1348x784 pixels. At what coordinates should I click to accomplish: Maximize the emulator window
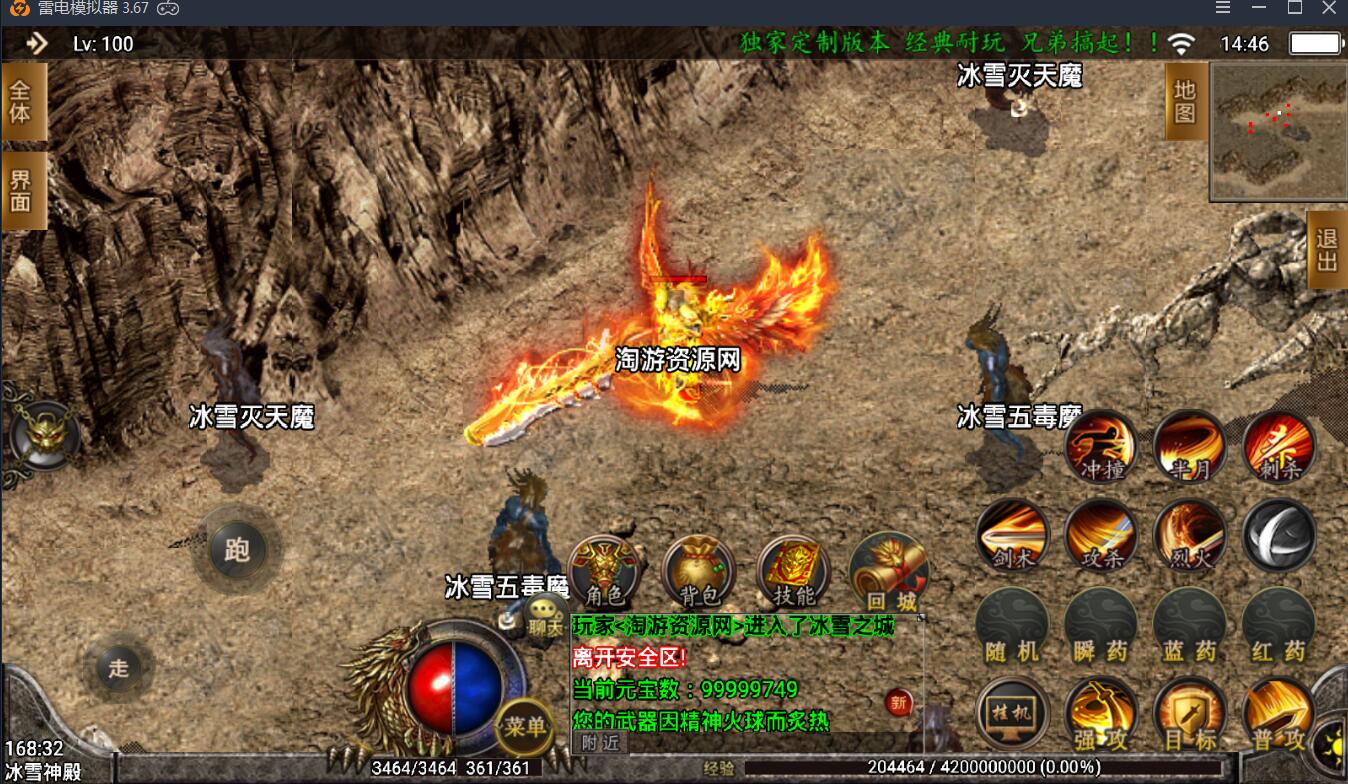point(1295,8)
